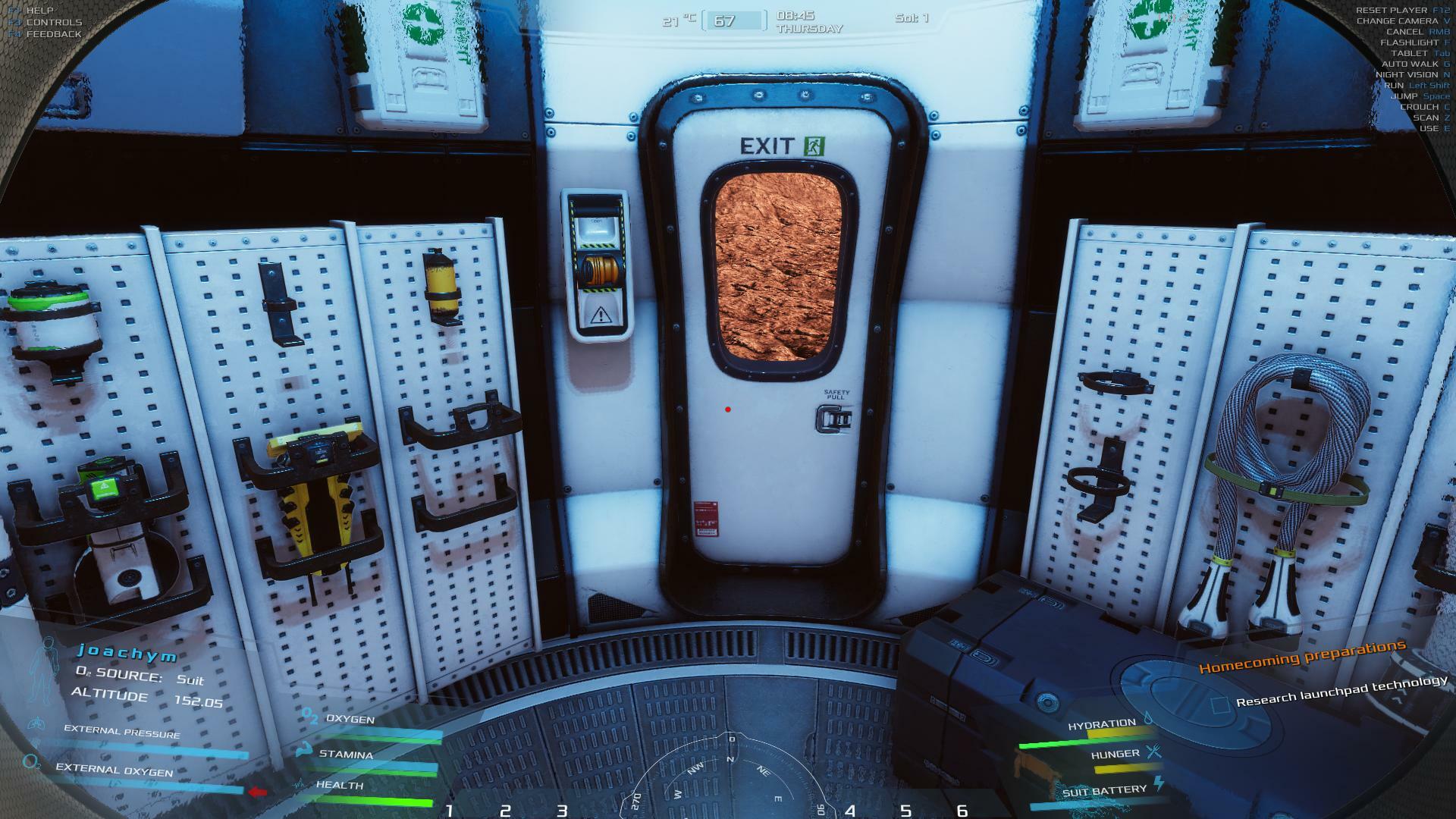Open the Homecoming preparations quest tracker
The width and height of the screenshot is (1456, 819).
click(1301, 657)
